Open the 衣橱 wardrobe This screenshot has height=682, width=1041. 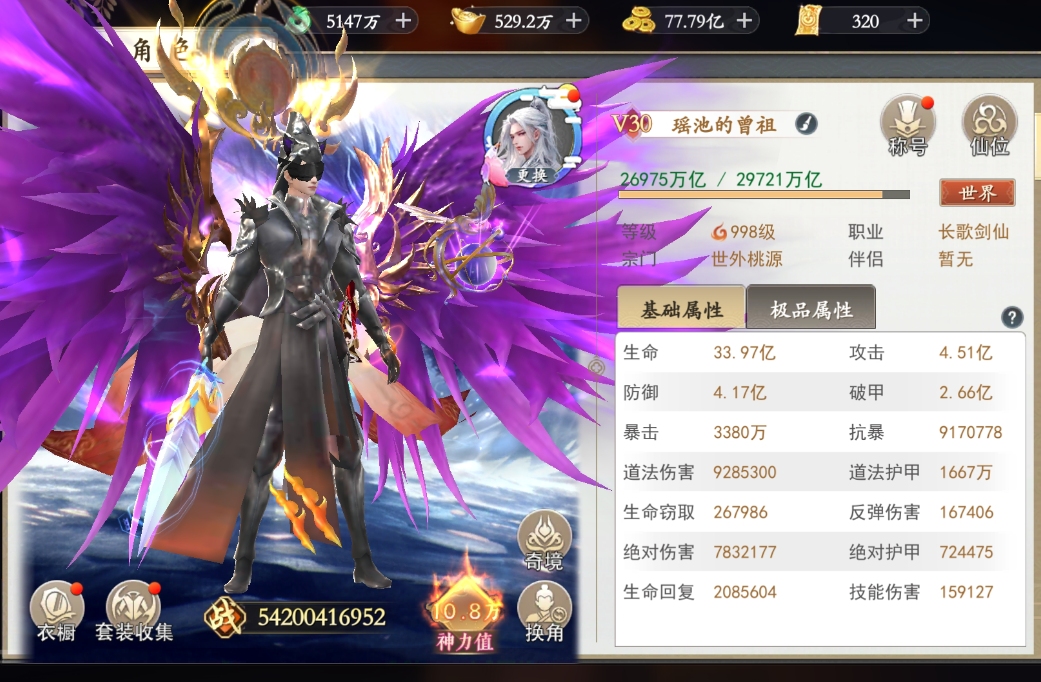tap(57, 611)
